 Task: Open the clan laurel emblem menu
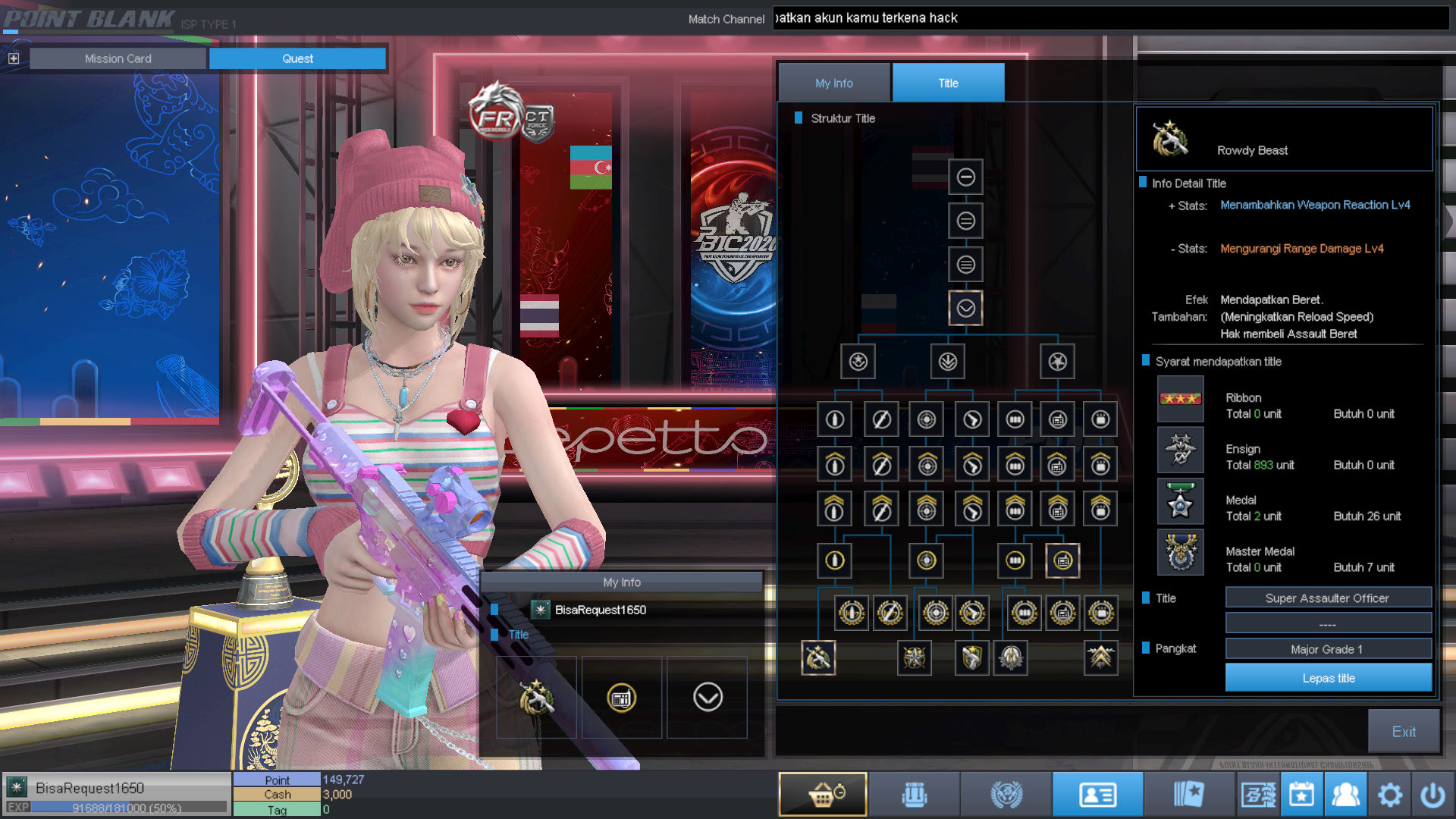(x=1006, y=794)
